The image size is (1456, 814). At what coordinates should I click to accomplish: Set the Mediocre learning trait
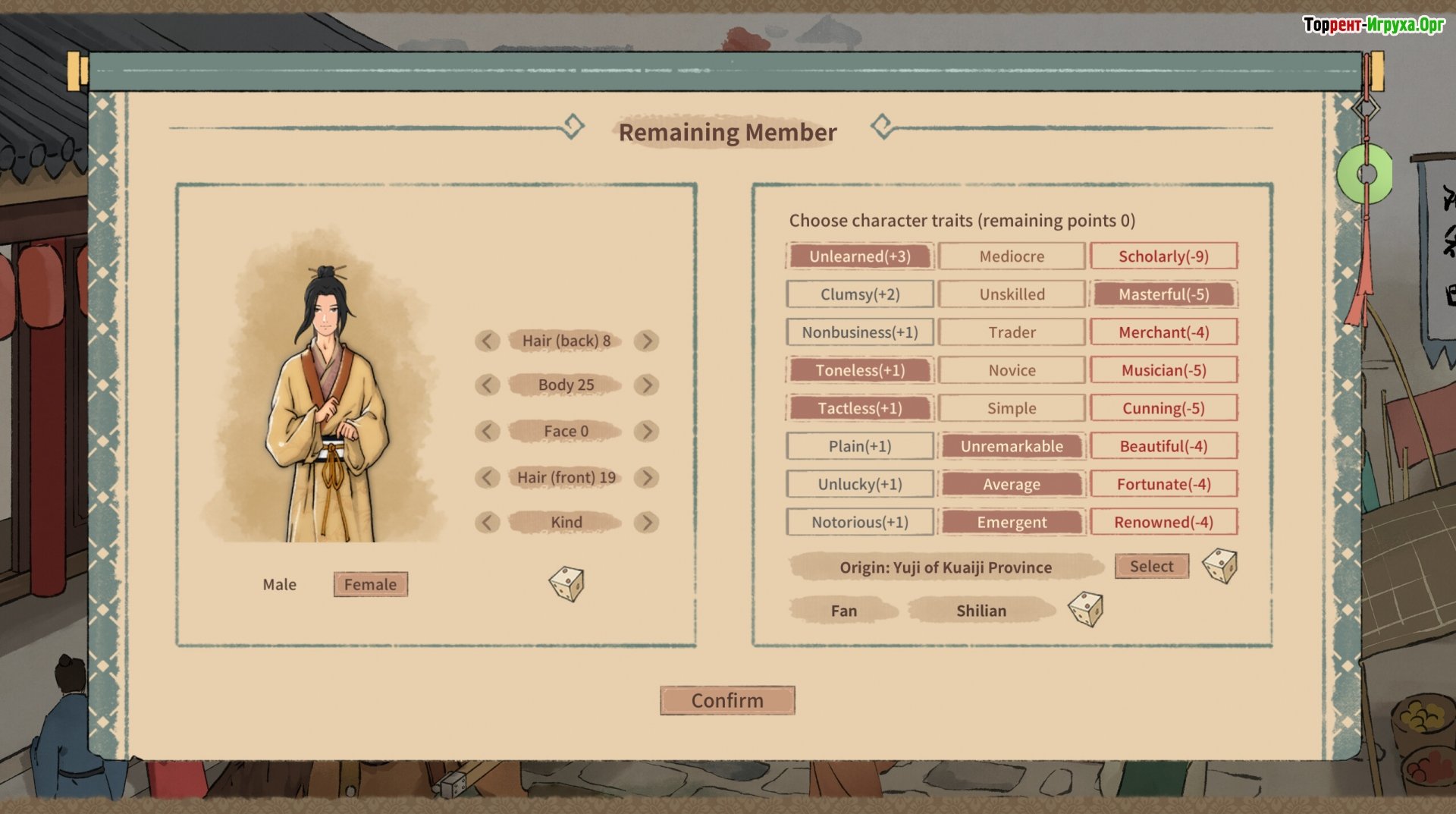click(1012, 256)
